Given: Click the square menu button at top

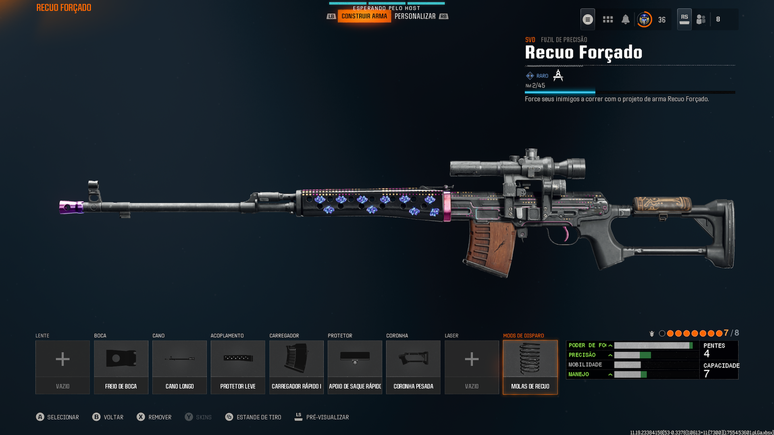Looking at the screenshot, I should tap(588, 19).
